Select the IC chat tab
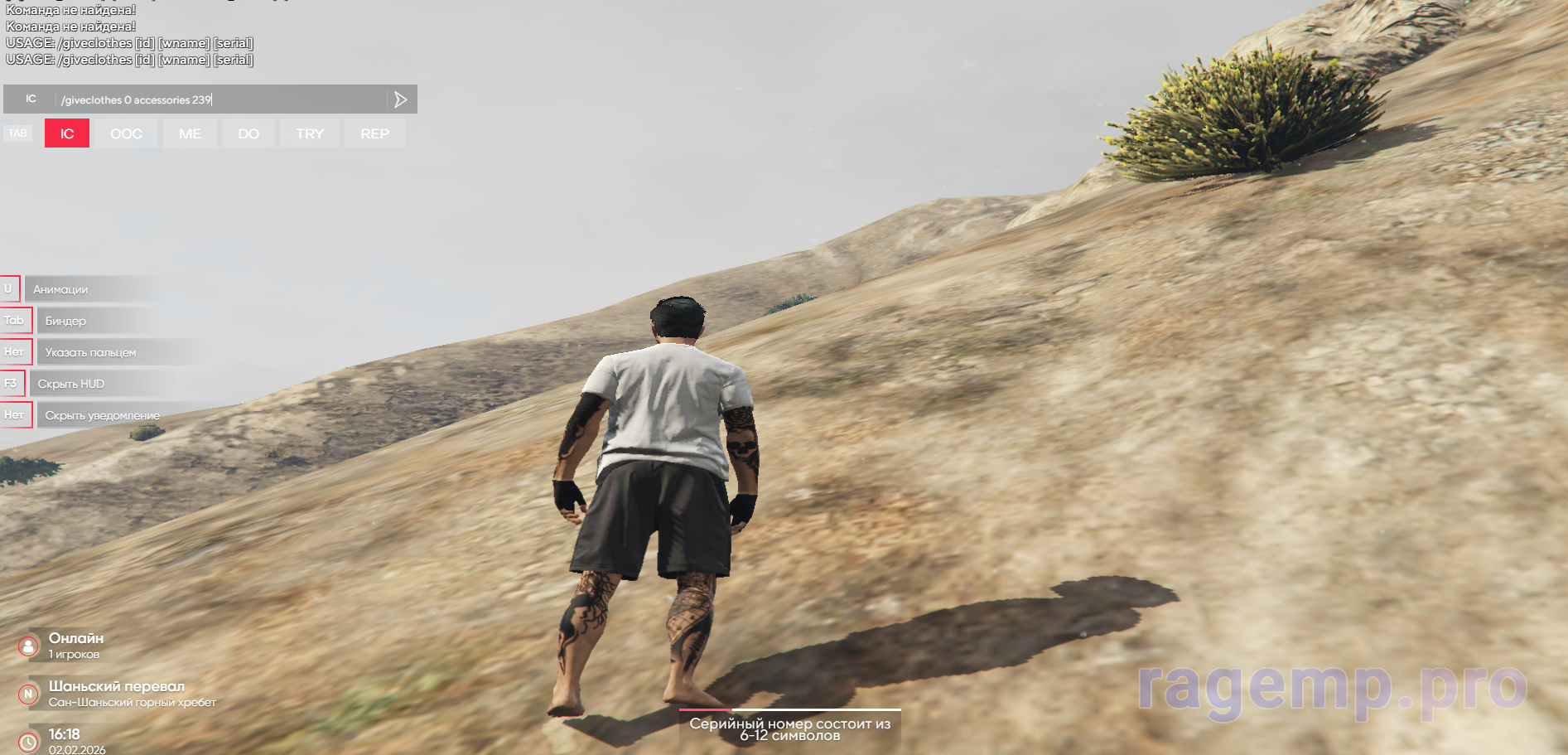Viewport: 1568px width, 755px height. pyautogui.click(x=67, y=133)
